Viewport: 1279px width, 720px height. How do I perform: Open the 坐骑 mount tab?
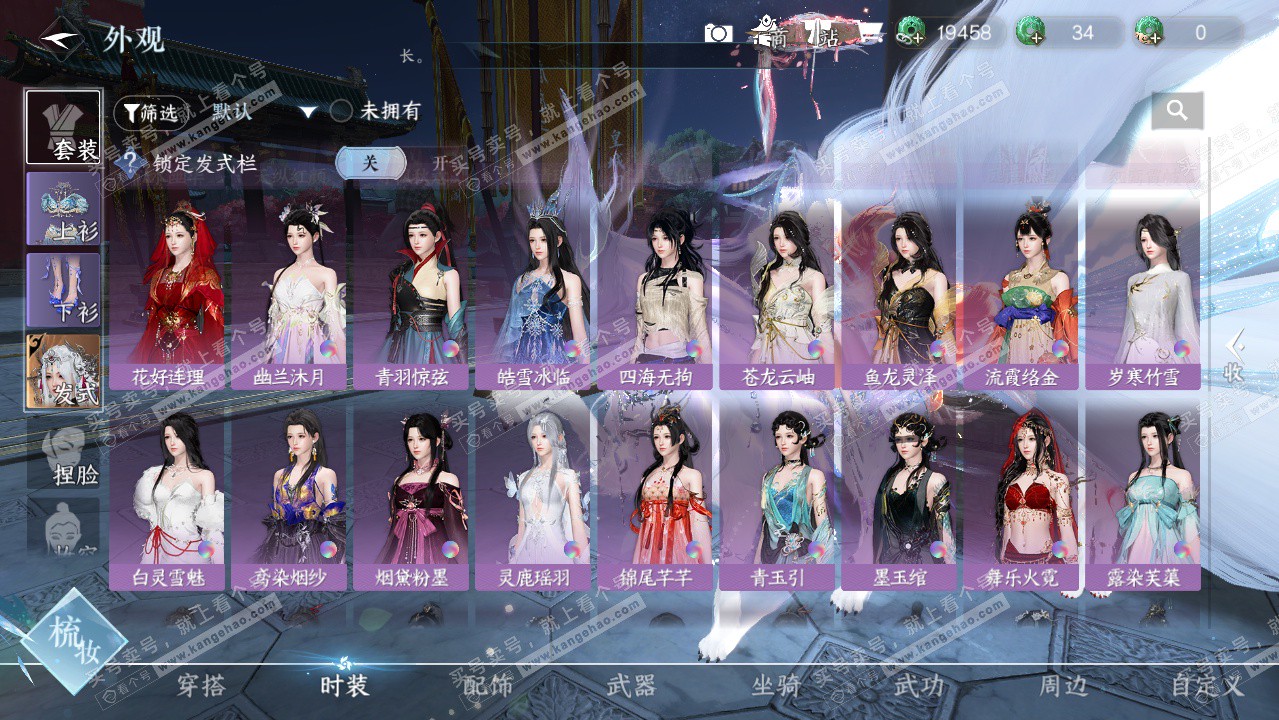coord(776,686)
